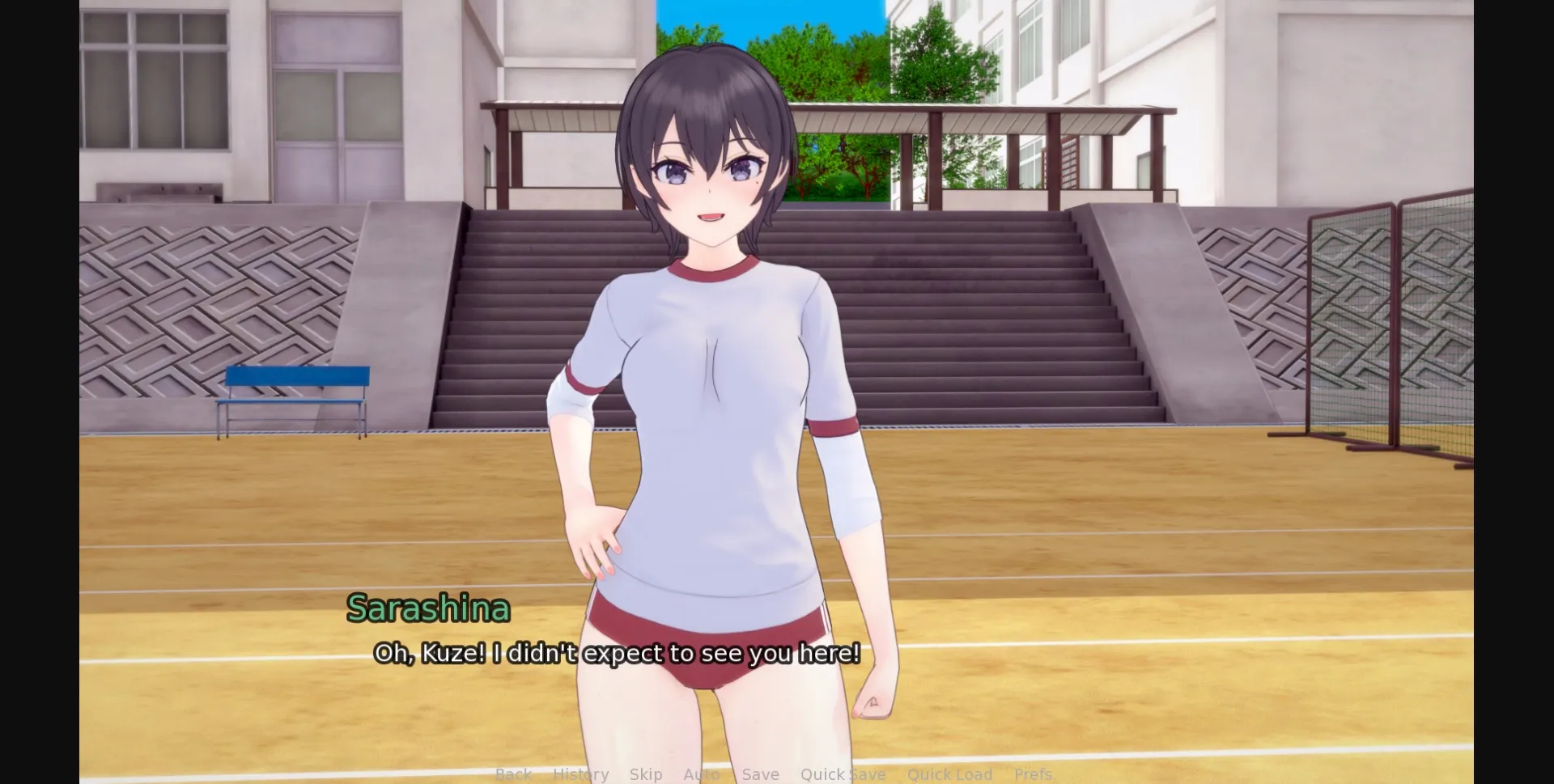Image resolution: width=1554 pixels, height=784 pixels.
Task: Click Sarashina's name label
Action: [x=429, y=609]
